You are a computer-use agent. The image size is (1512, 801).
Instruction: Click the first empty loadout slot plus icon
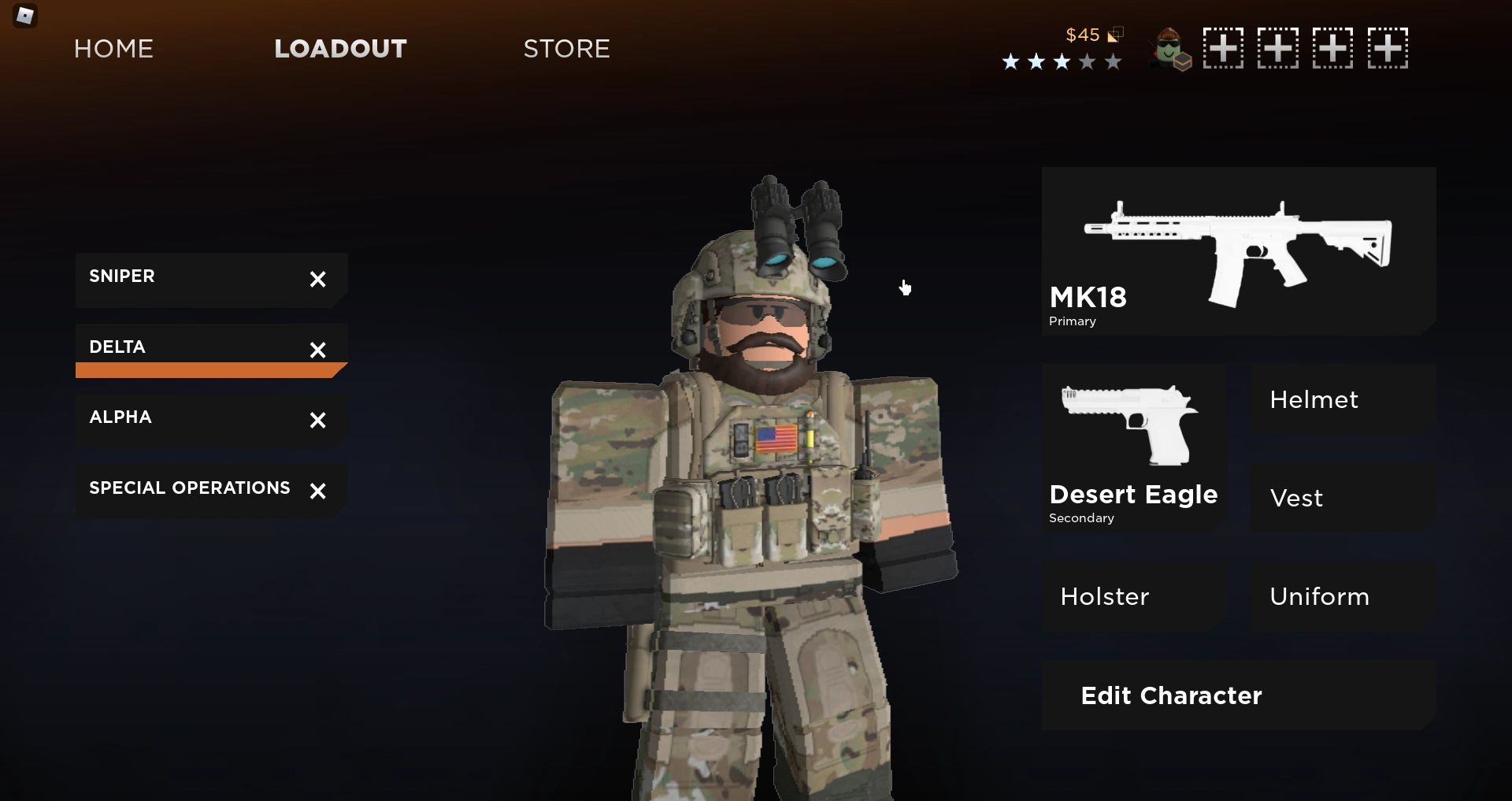(x=1221, y=48)
